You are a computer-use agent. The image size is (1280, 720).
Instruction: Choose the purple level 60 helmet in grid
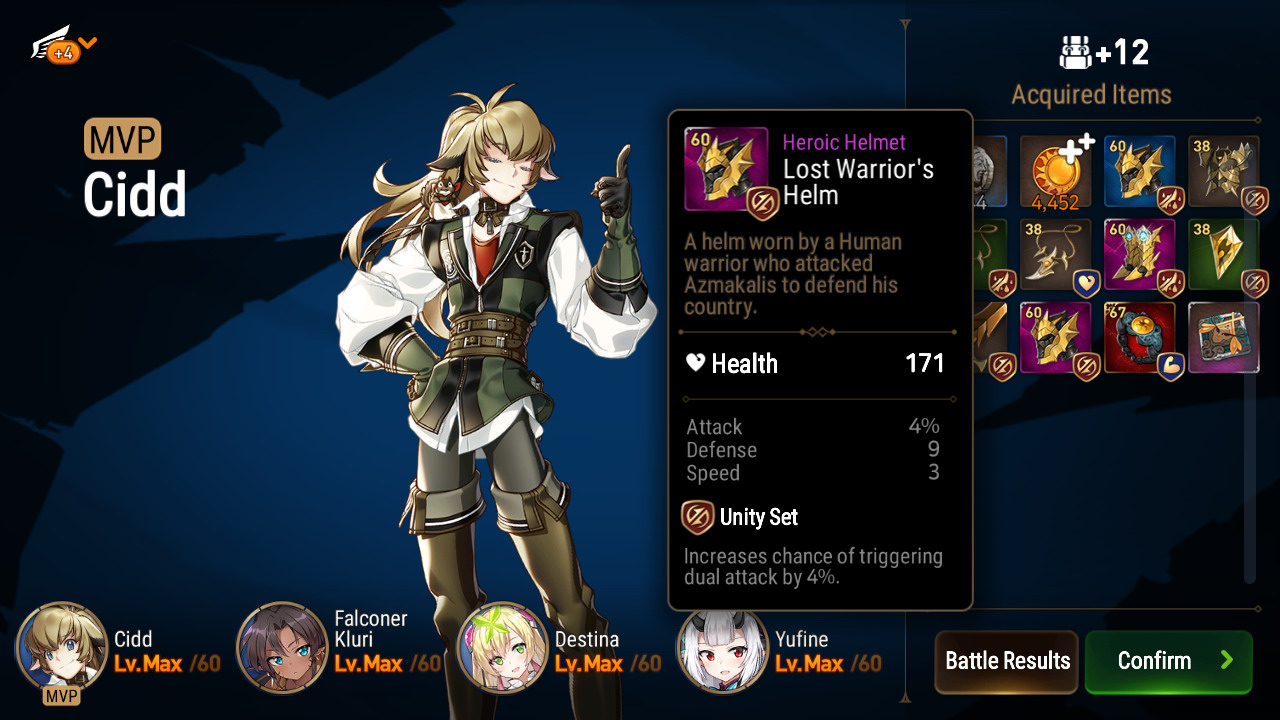coord(1055,338)
